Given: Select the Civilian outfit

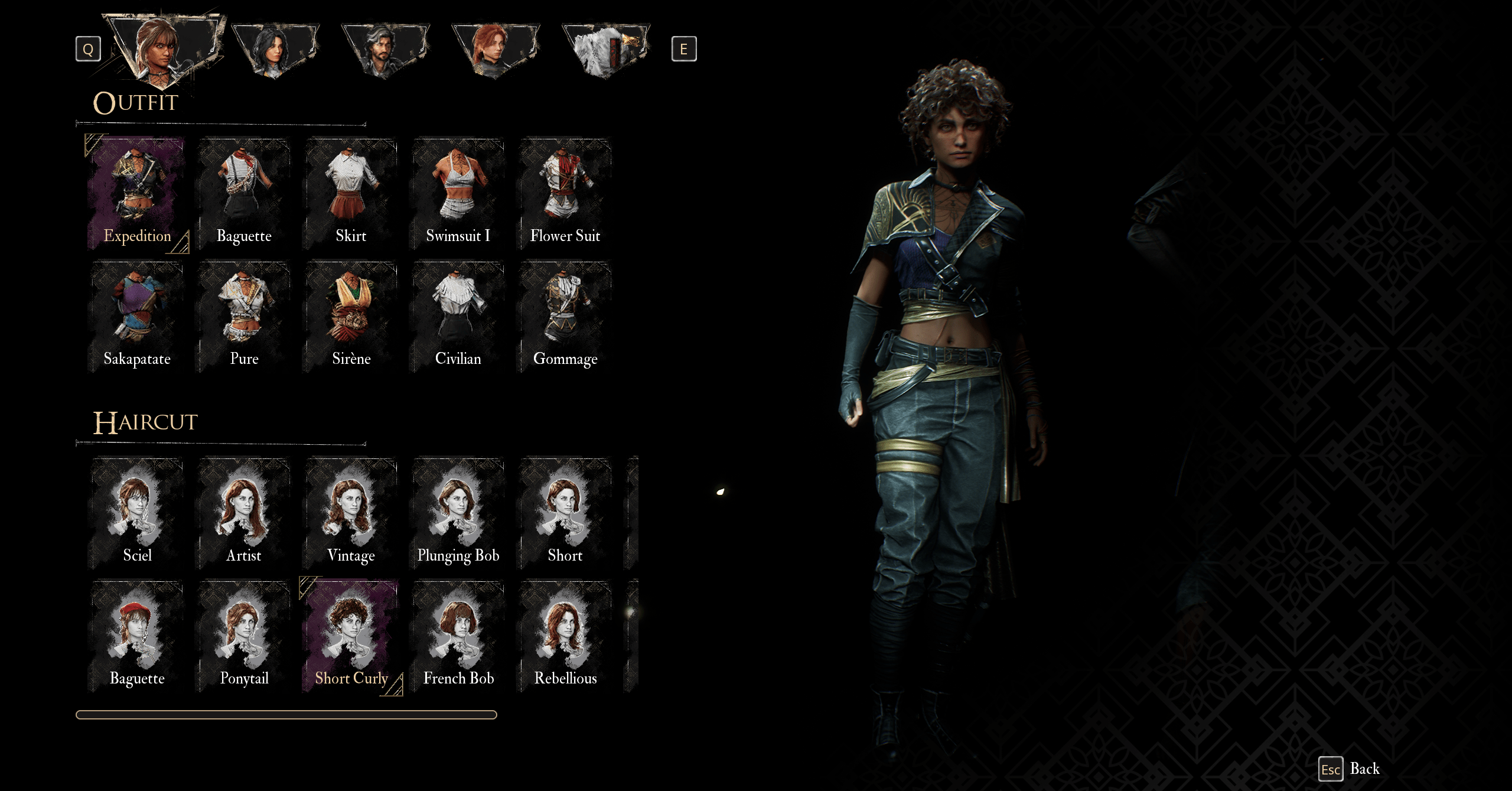Looking at the screenshot, I should (x=458, y=316).
